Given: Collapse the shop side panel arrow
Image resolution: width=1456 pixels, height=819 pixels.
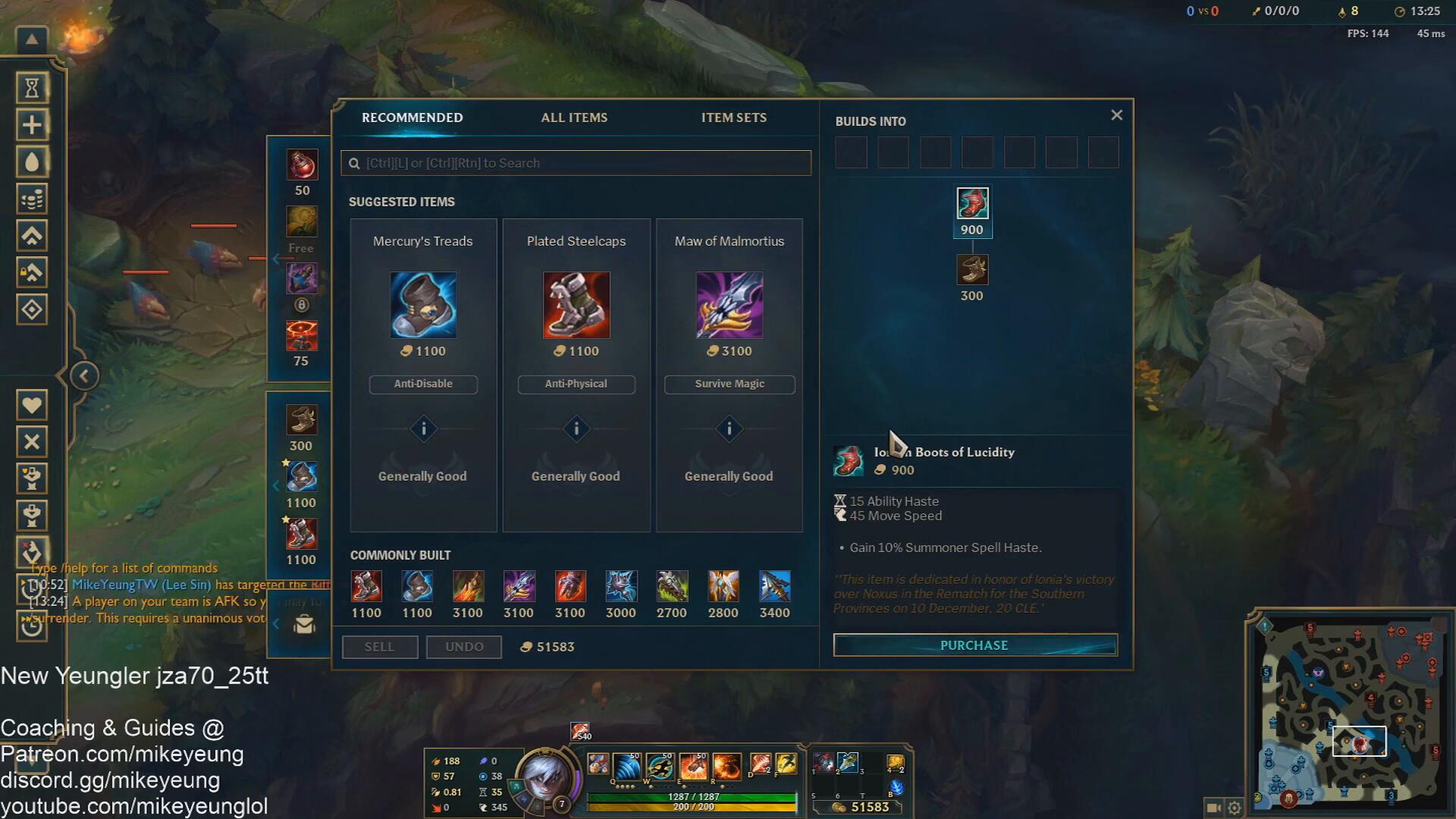Looking at the screenshot, I should point(84,375).
